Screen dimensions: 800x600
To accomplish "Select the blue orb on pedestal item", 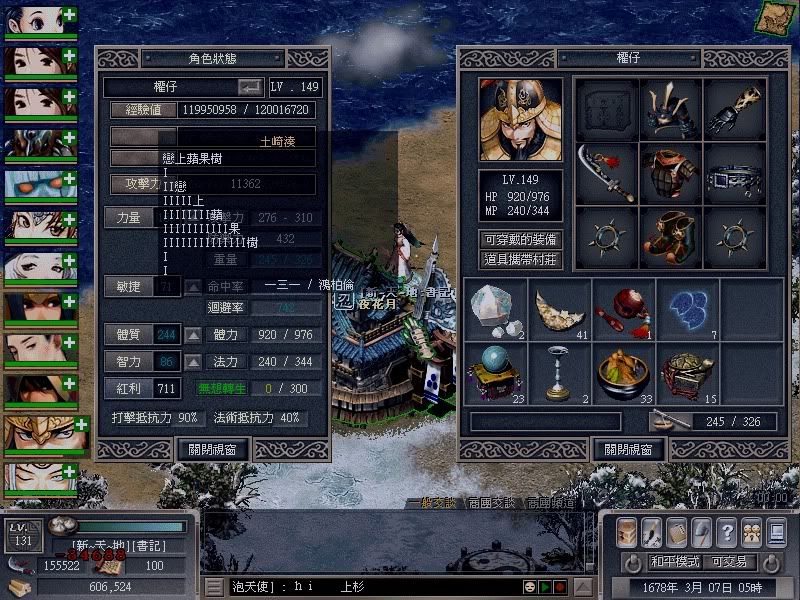I will point(496,373).
